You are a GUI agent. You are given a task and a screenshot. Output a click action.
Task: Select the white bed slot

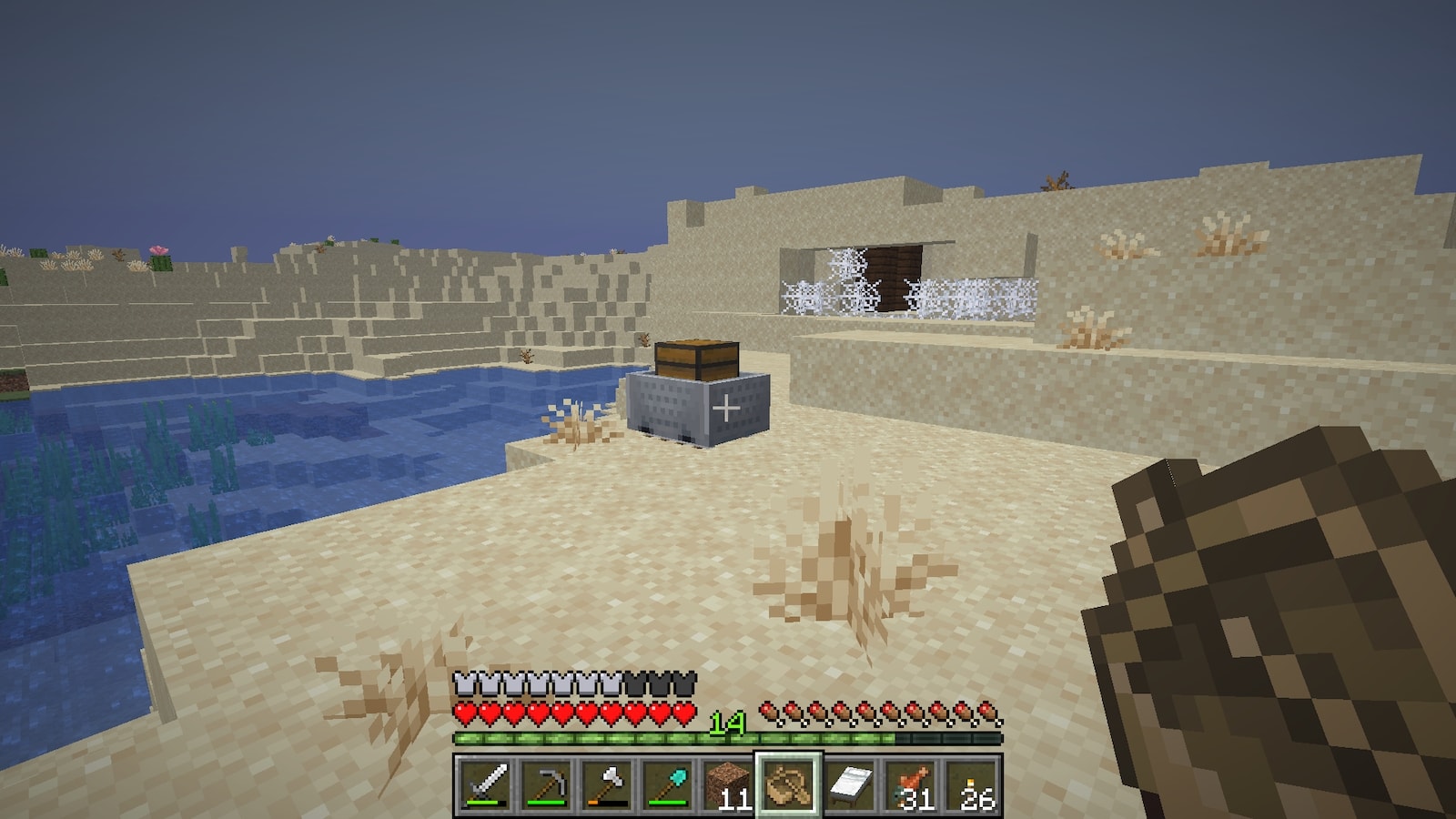pos(851,784)
